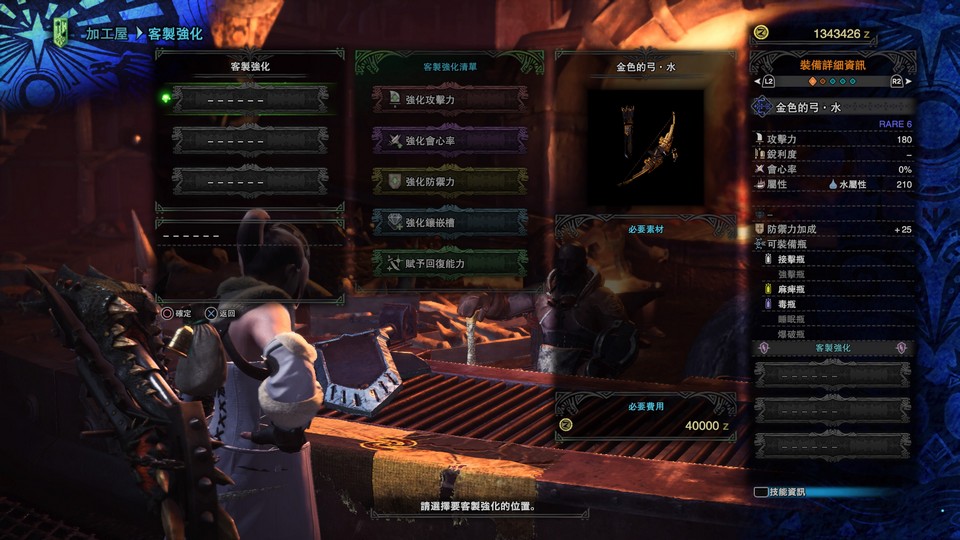Select the 強化攻擊力 augmentation option

pyautogui.click(x=450, y=100)
